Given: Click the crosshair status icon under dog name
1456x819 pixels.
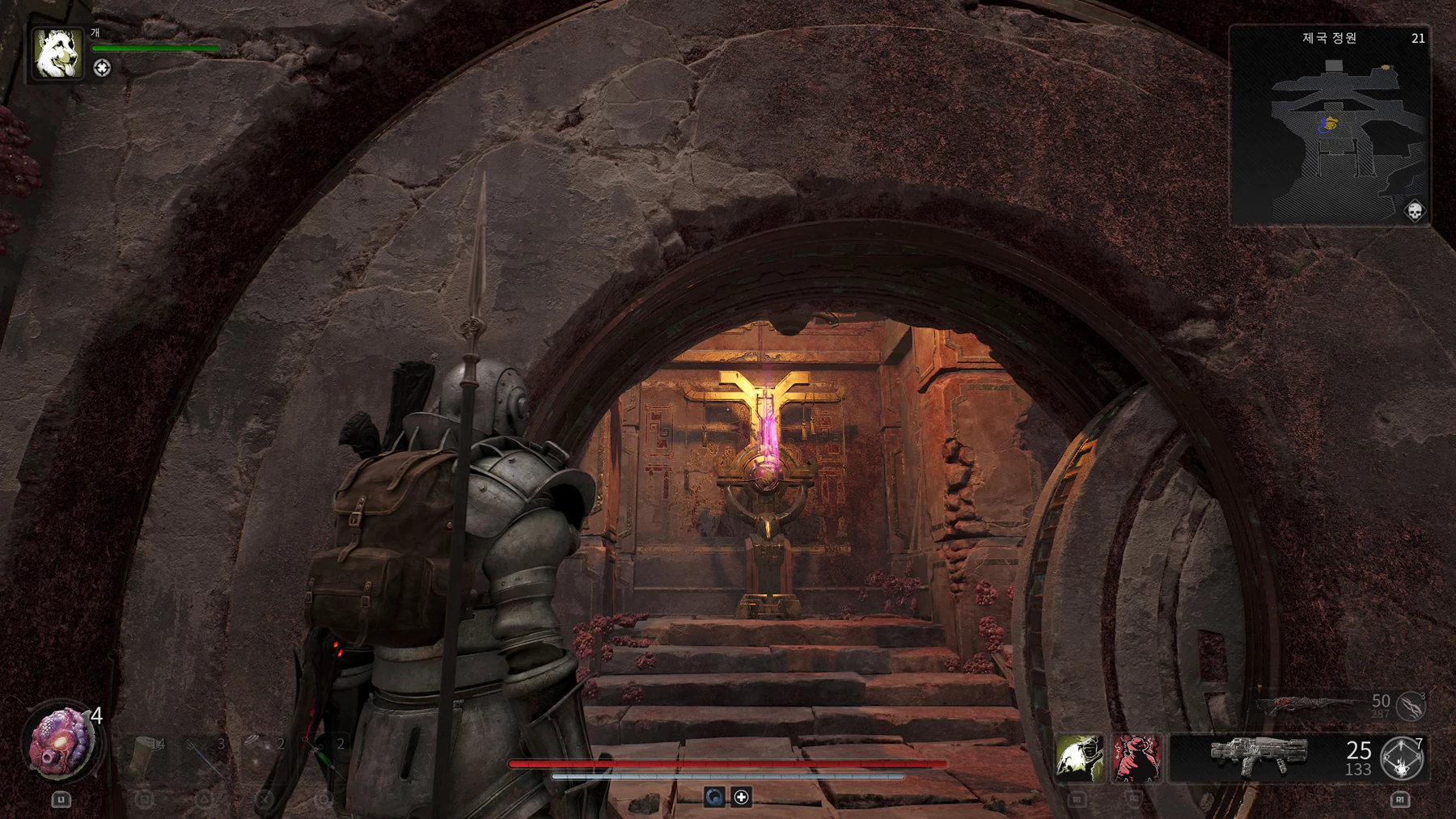Looking at the screenshot, I should point(102,68).
